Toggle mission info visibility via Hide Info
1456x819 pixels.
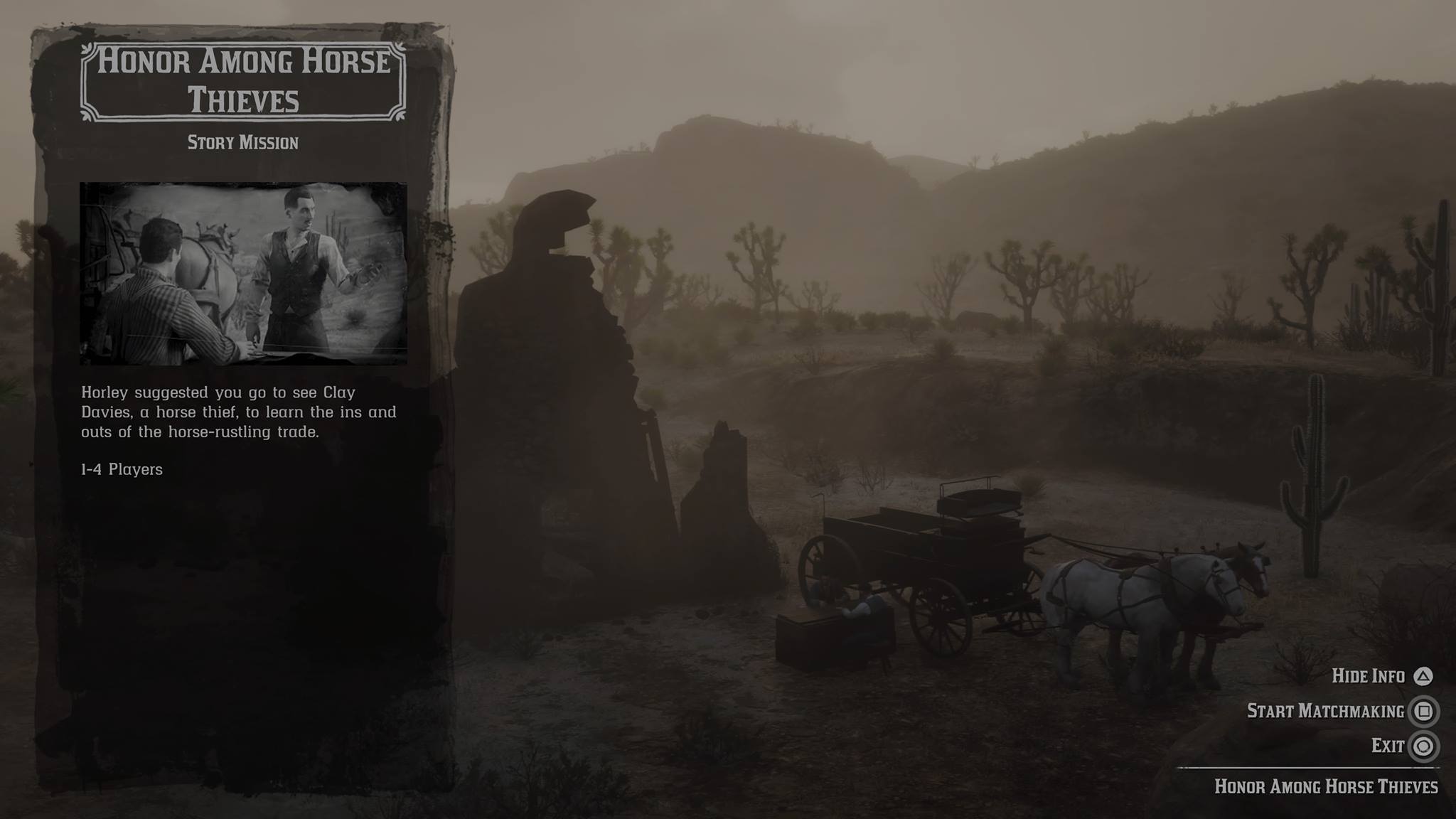point(1370,676)
